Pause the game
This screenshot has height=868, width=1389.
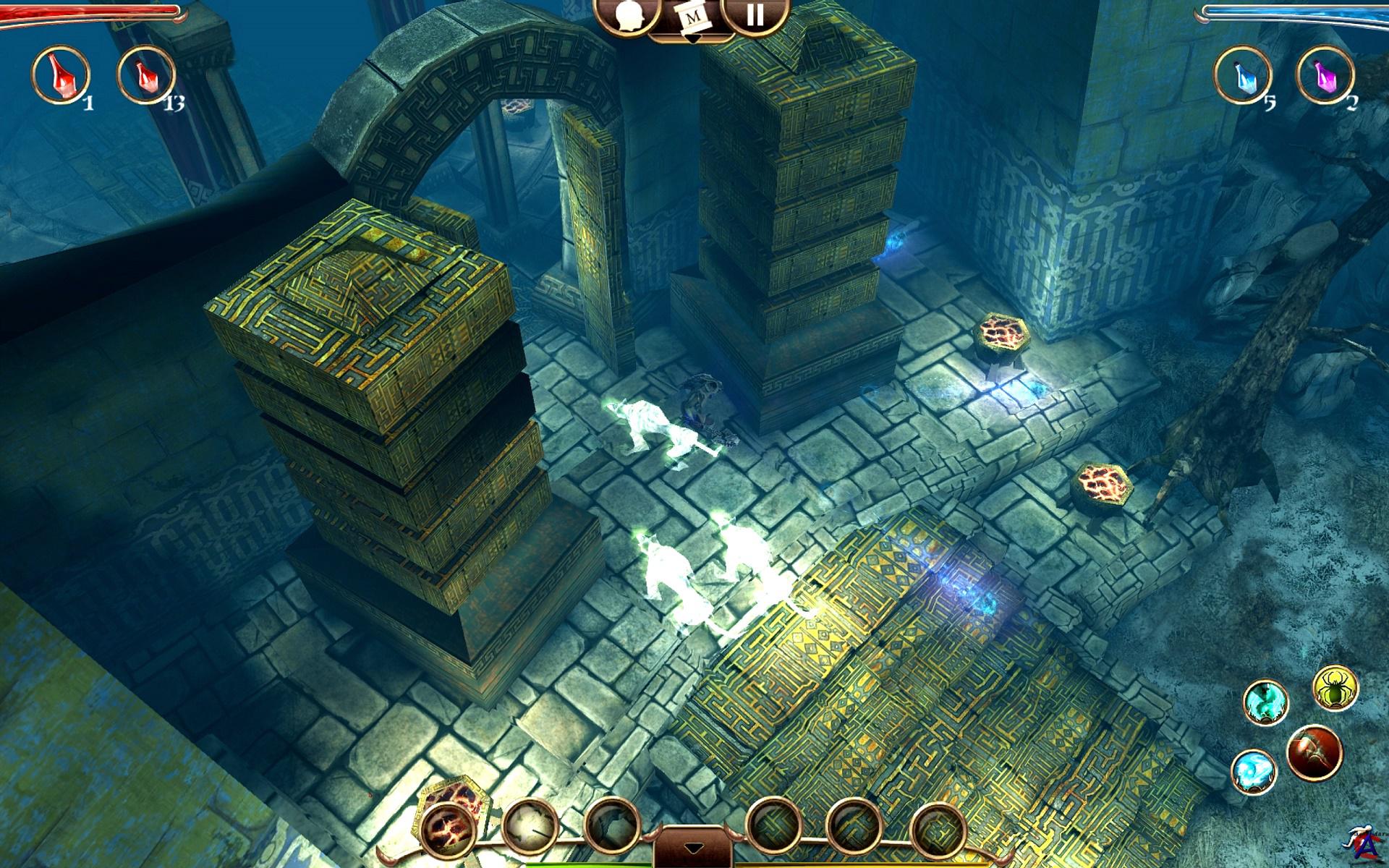pos(755,16)
